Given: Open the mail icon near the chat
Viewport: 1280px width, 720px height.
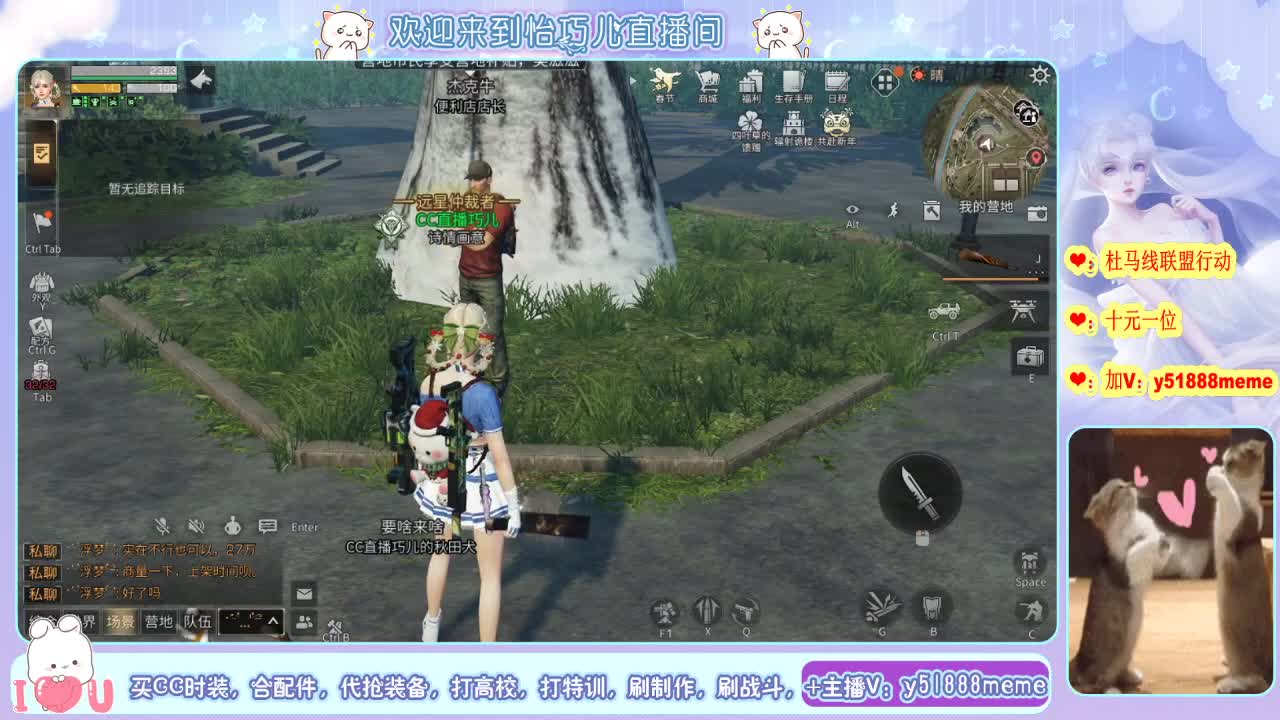Looking at the screenshot, I should point(302,594).
